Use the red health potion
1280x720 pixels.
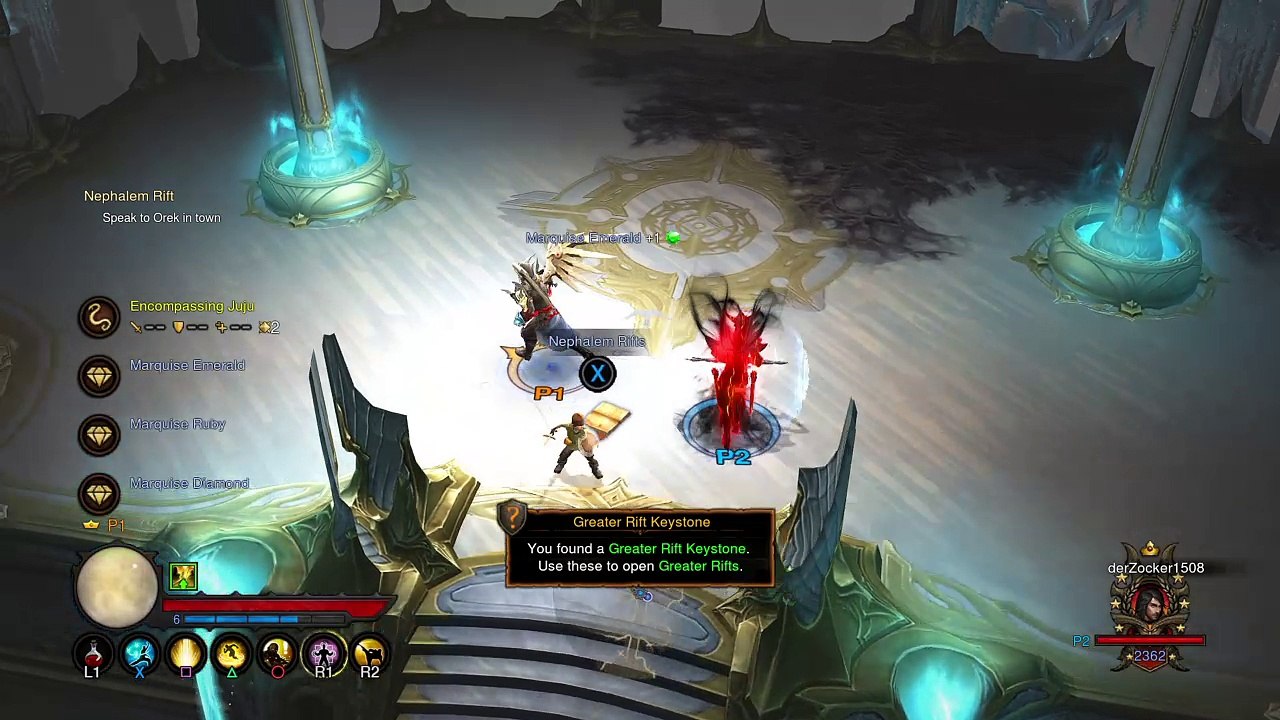(x=92, y=654)
